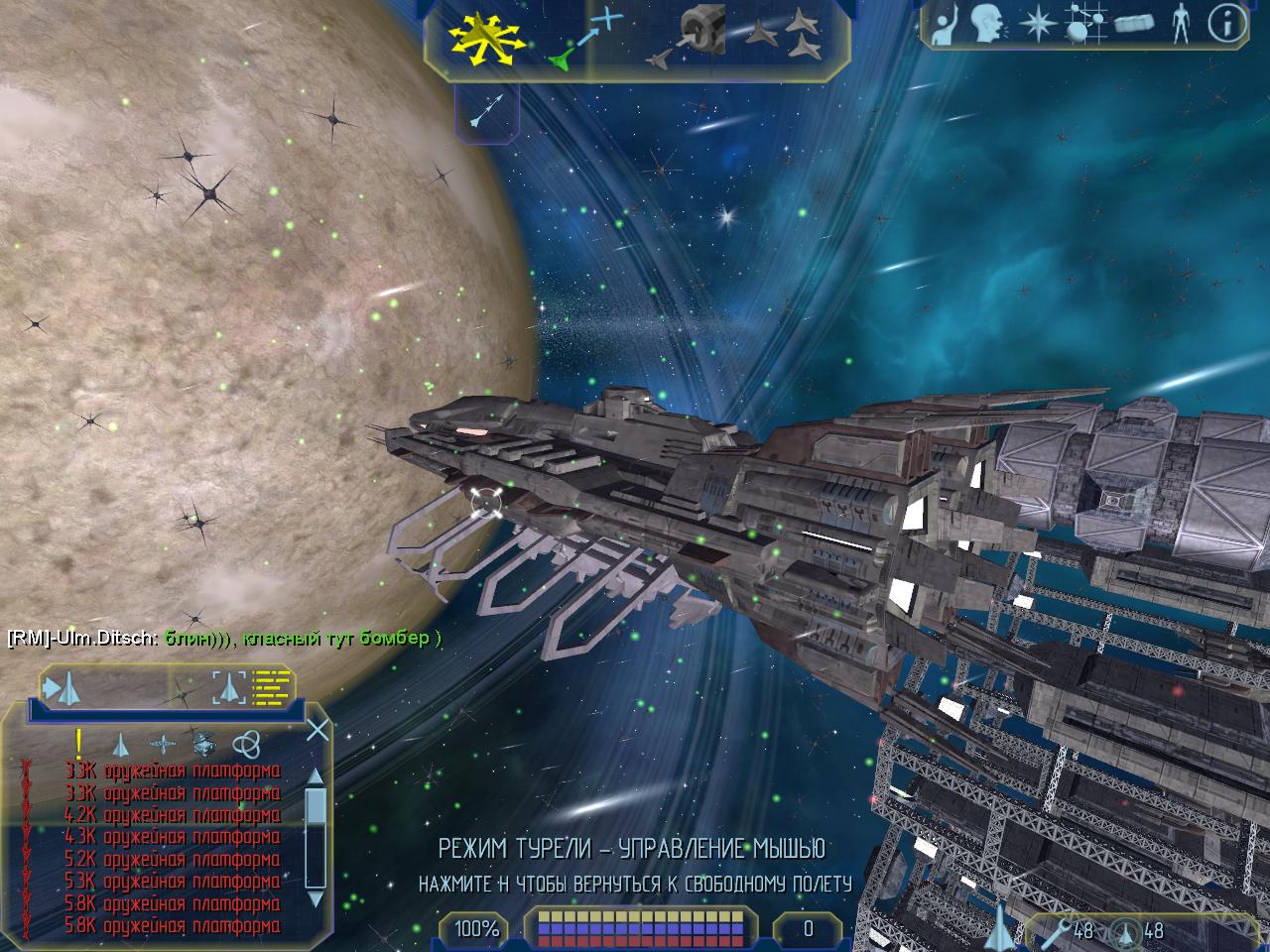Close the contact list panel
Screen dimensions: 1270x952
point(317,731)
